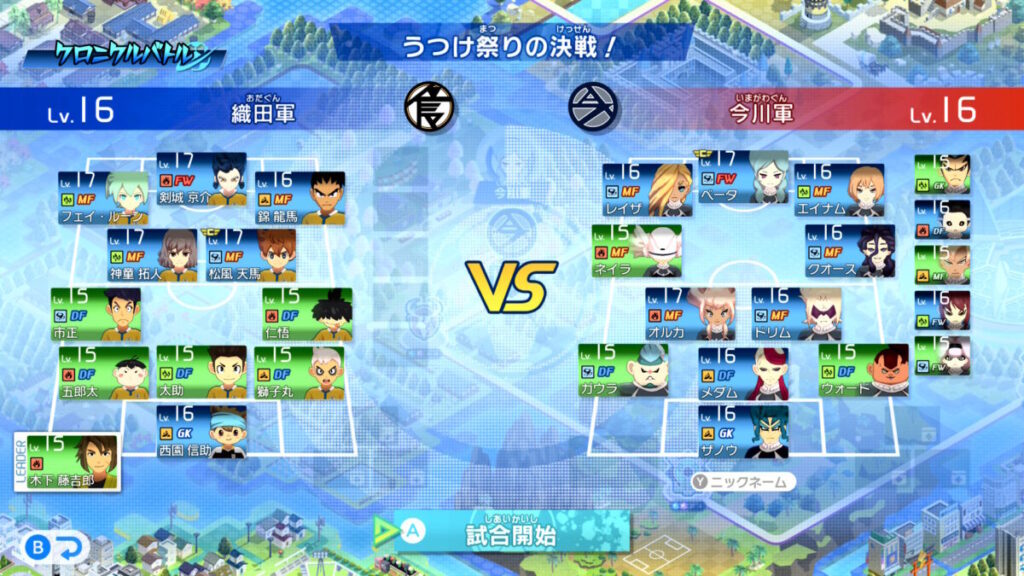Select captain 松風 天馬's card
This screenshot has height=576, width=1024.
tap(250, 254)
